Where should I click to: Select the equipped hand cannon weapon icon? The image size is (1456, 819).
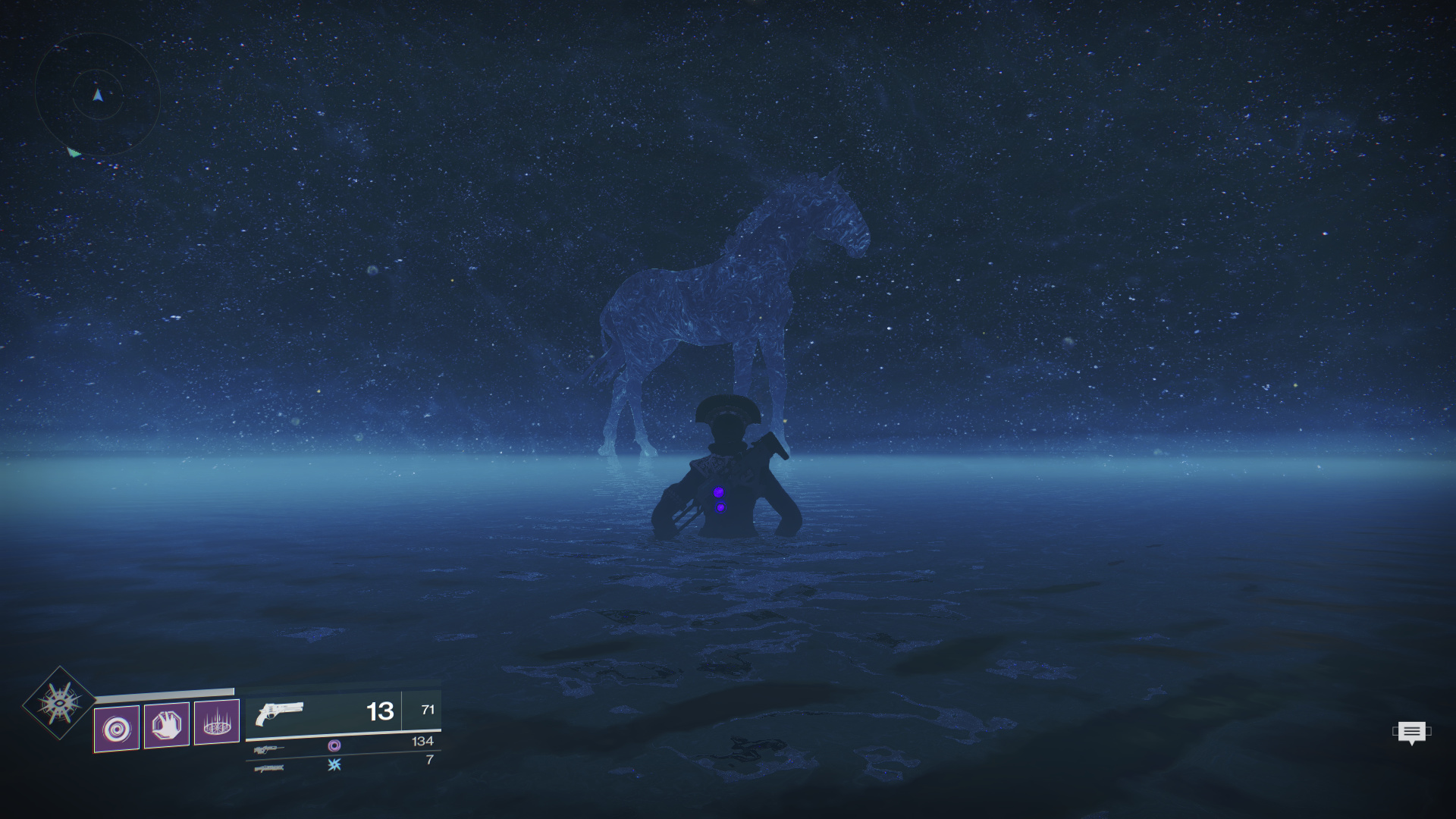point(279,713)
